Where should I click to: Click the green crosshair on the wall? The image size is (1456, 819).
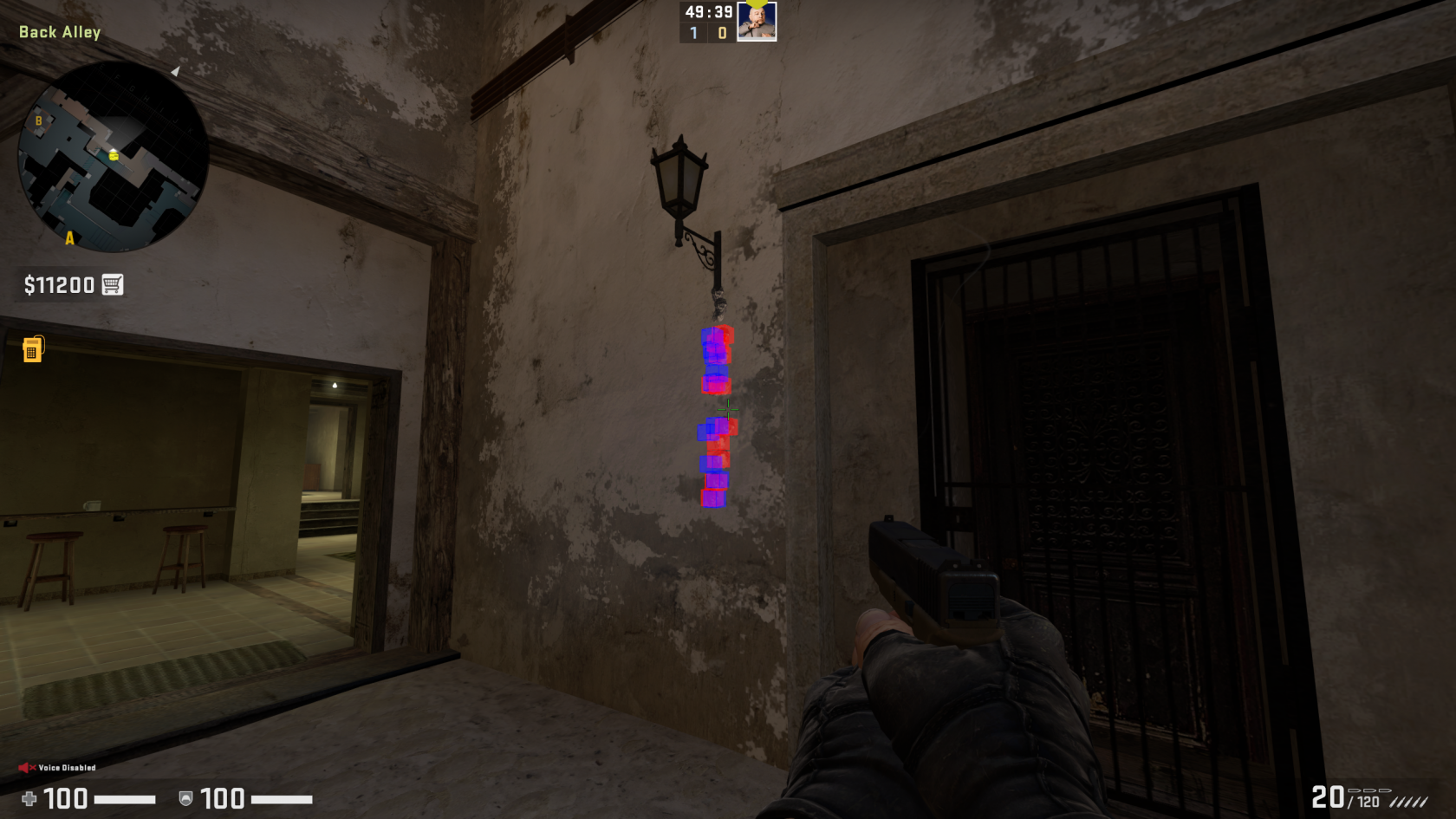[728, 408]
